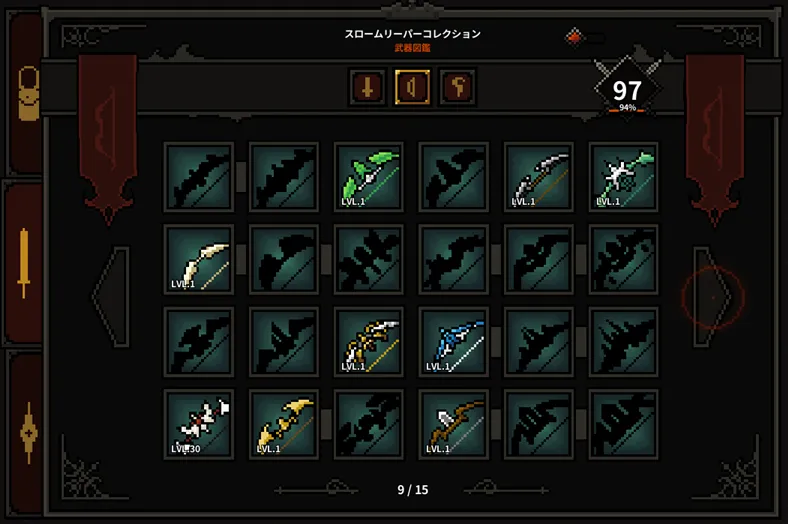Image resolution: width=788 pixels, height=524 pixels.
Task: Inspect the white flower bow with green tip
Action: (624, 177)
